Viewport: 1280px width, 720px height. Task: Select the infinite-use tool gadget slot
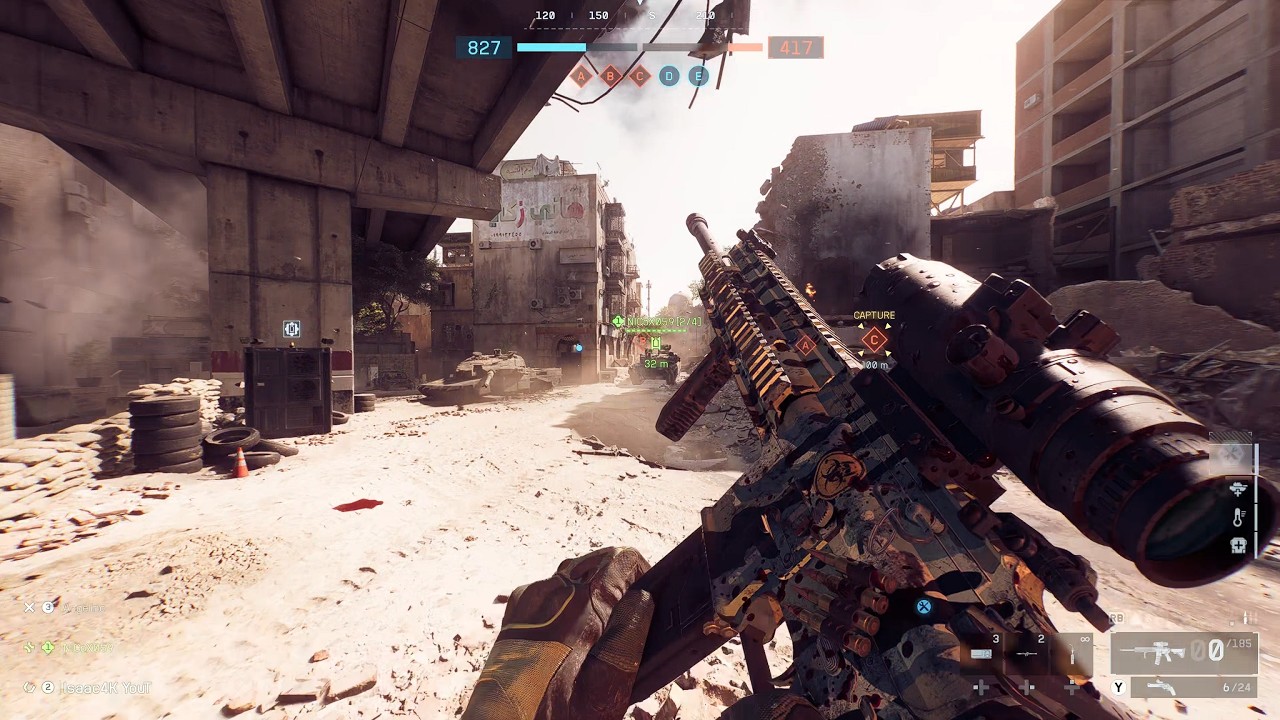[1073, 652]
